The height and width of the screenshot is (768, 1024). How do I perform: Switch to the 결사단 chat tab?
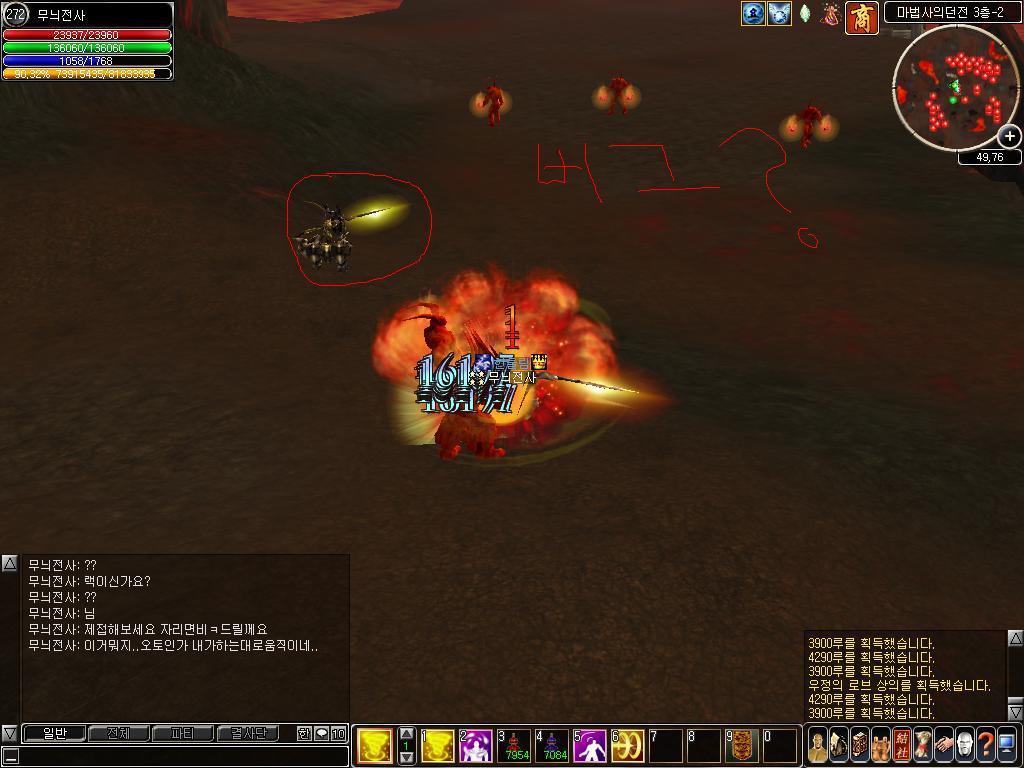click(x=247, y=733)
